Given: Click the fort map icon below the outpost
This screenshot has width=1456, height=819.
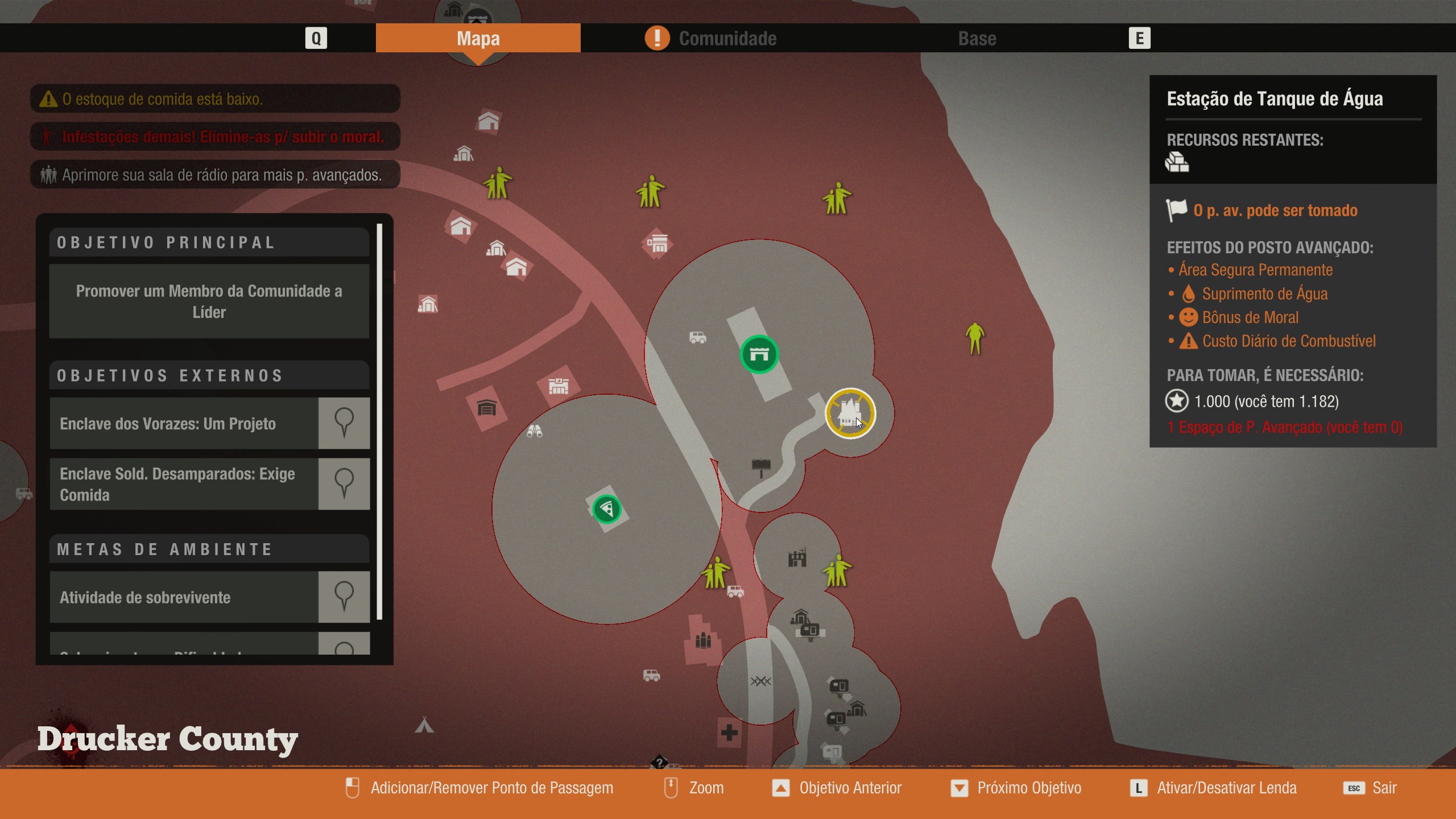Looking at the screenshot, I should pyautogui.click(x=799, y=559).
